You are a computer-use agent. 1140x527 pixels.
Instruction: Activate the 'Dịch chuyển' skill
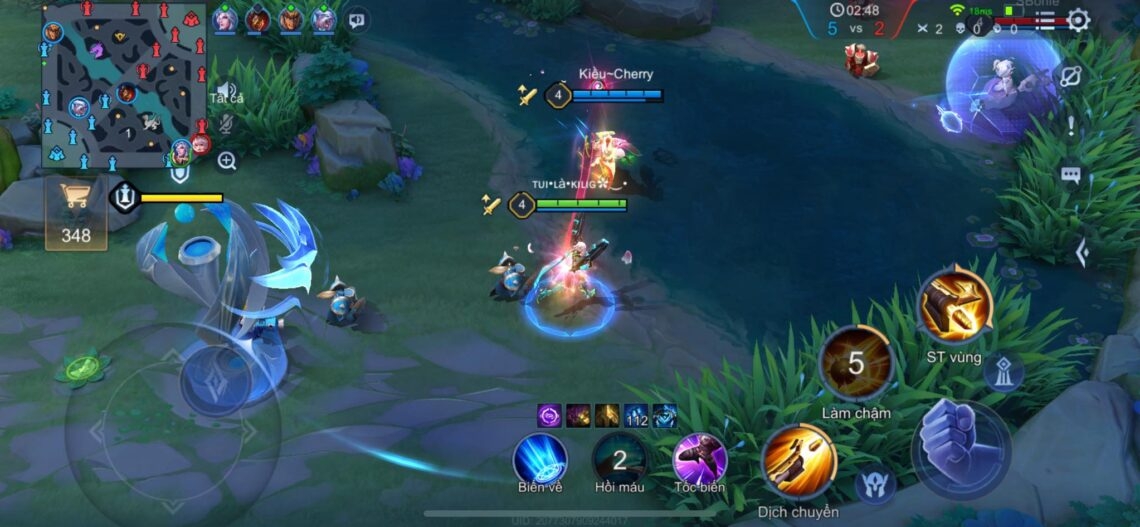798,461
